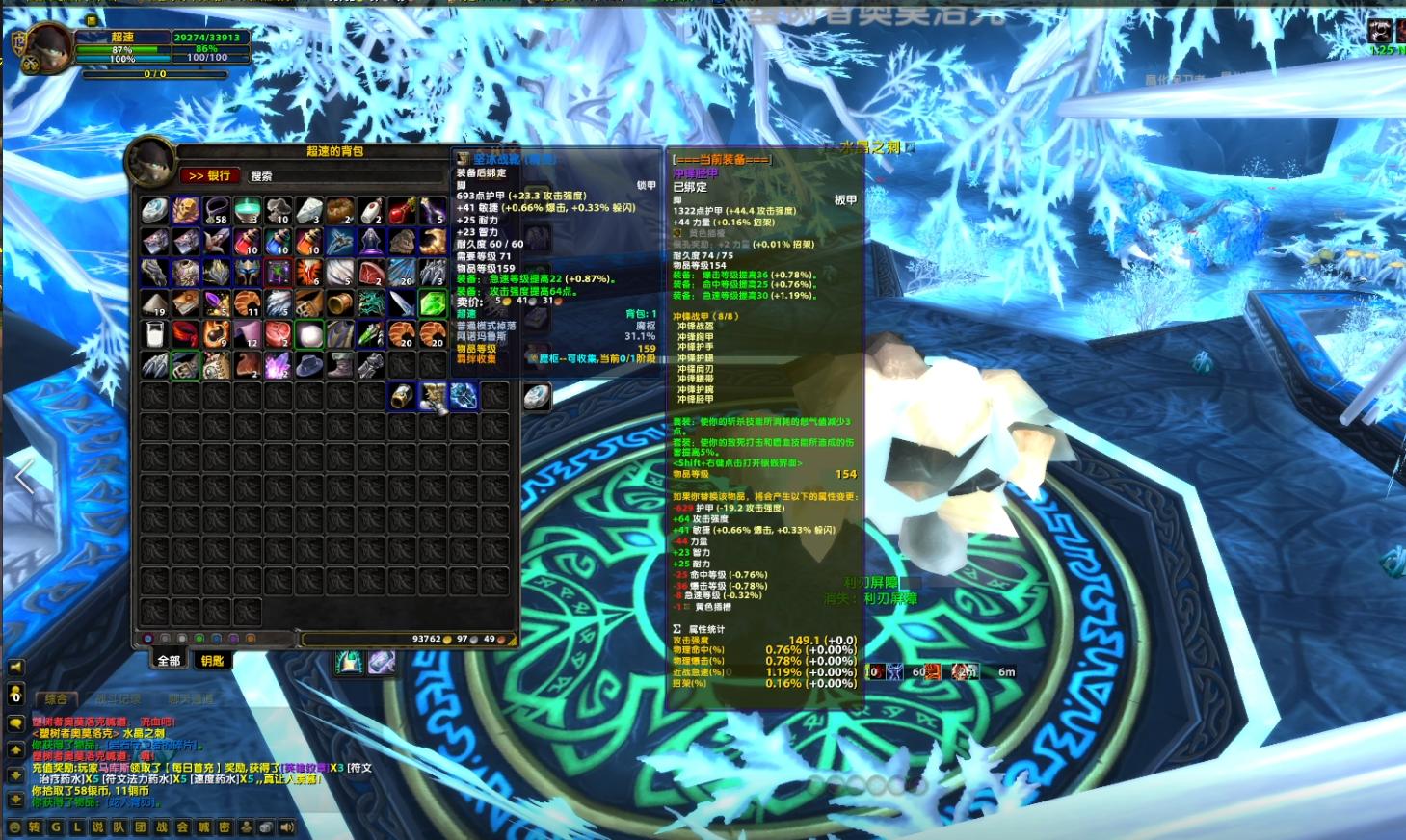
Task: Click the orange quality filter swatch
Action: point(251,638)
